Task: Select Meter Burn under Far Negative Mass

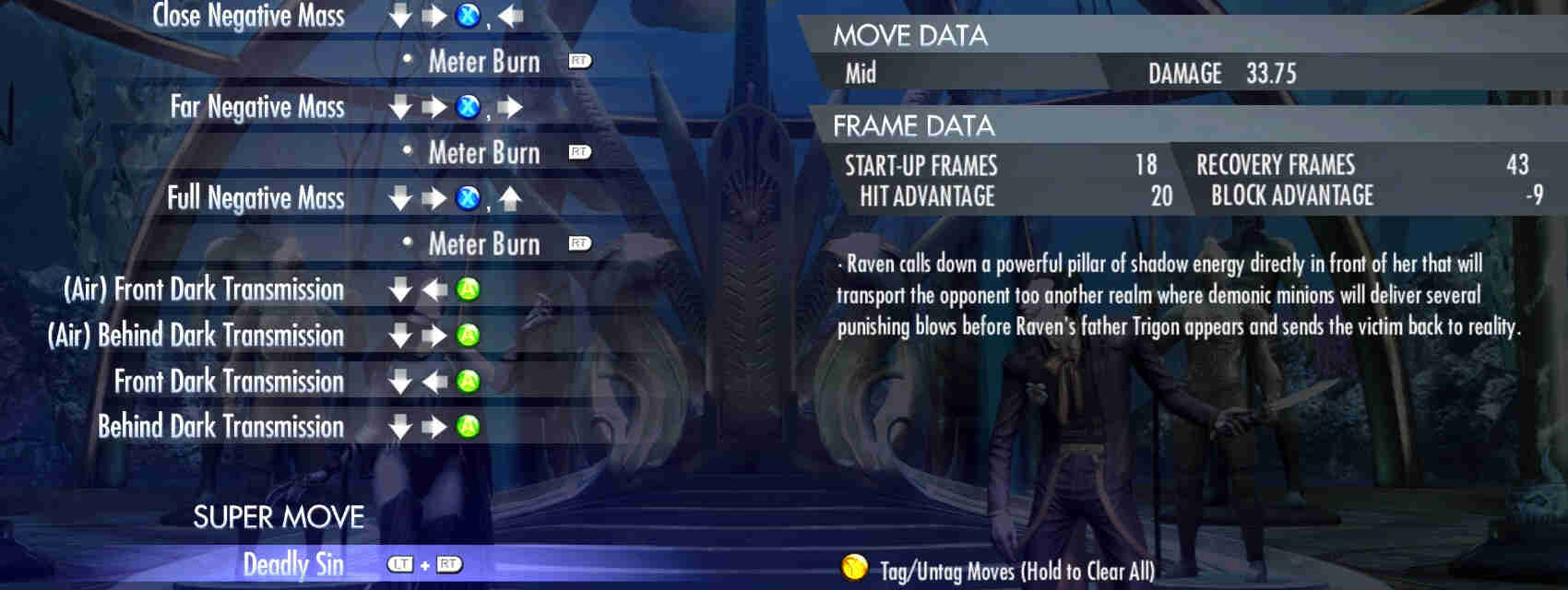Action: coord(484,152)
